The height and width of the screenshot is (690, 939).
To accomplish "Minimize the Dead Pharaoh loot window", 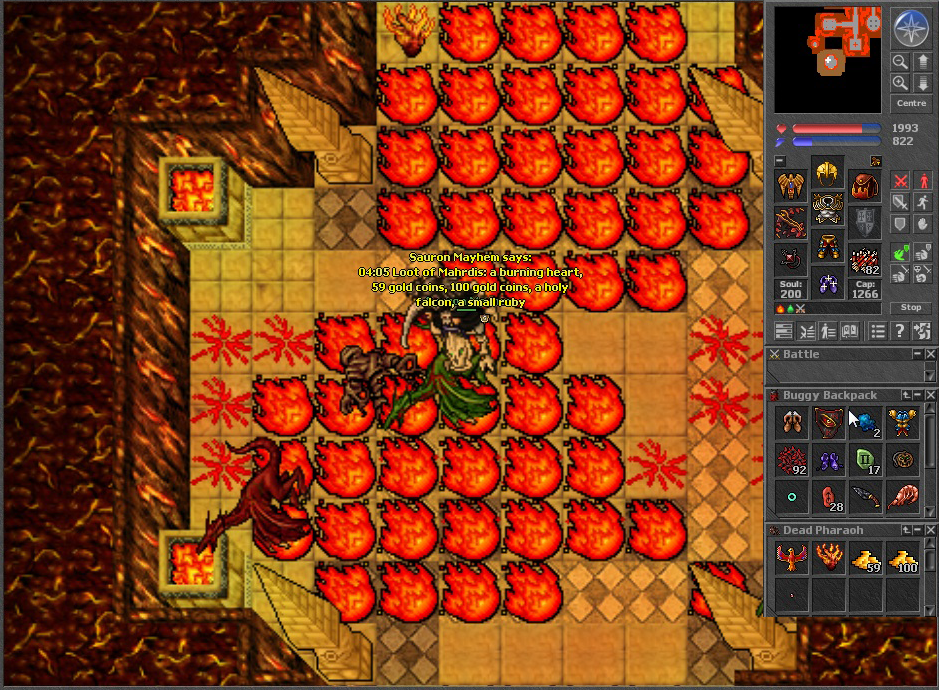I will [x=916, y=530].
